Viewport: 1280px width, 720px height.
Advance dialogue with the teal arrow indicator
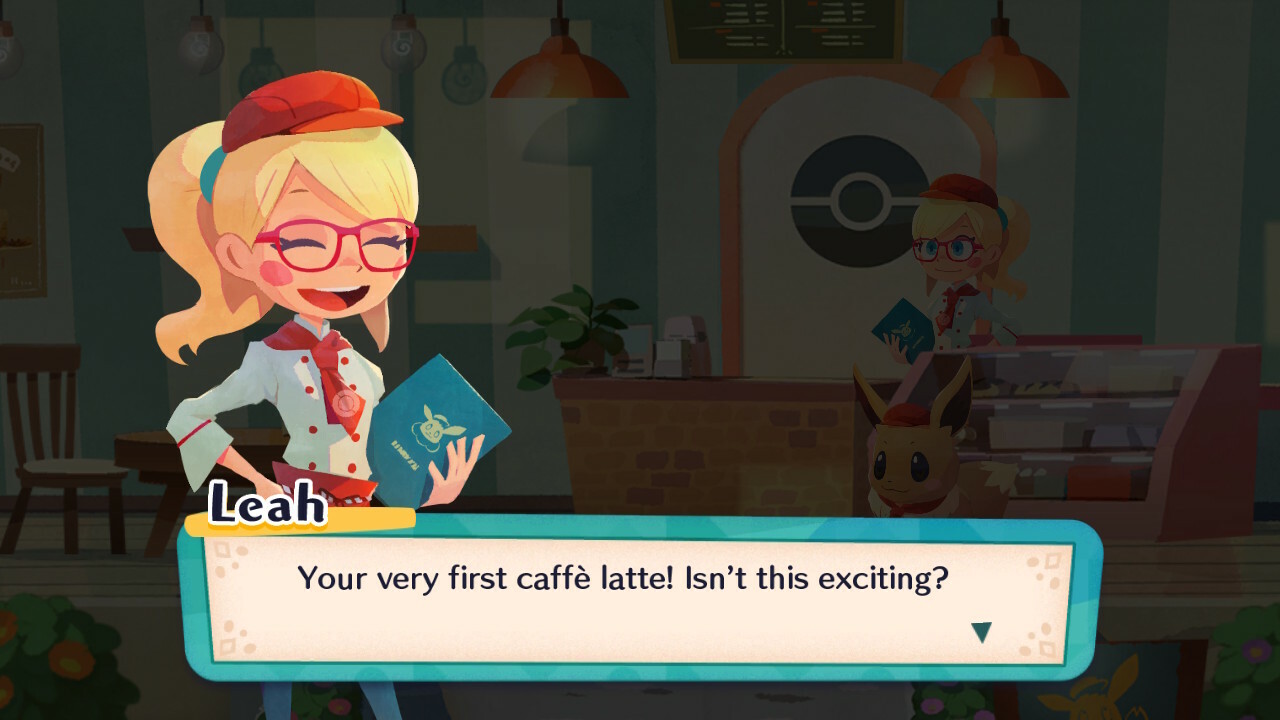tap(981, 632)
